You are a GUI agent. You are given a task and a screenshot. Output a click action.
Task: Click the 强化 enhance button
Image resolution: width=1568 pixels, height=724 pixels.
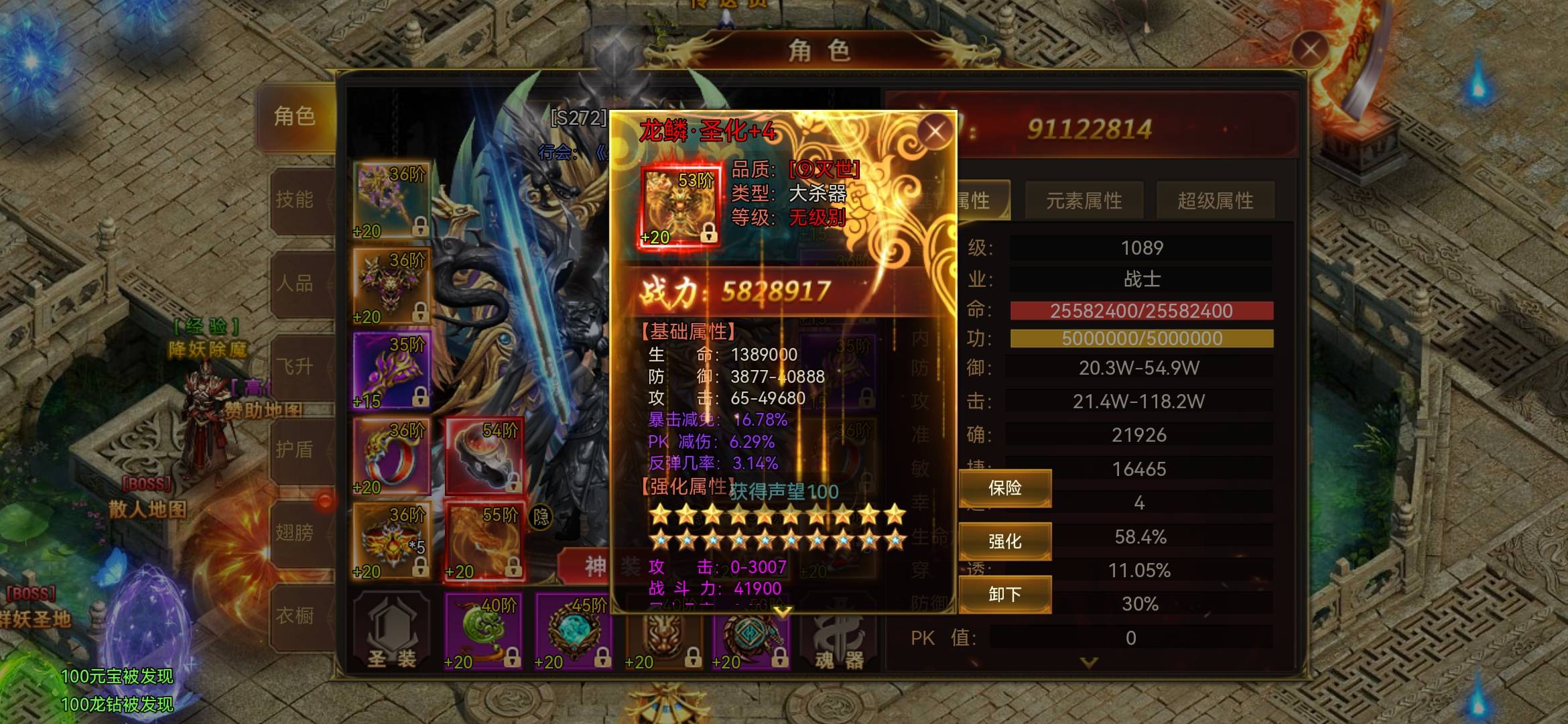[1004, 541]
